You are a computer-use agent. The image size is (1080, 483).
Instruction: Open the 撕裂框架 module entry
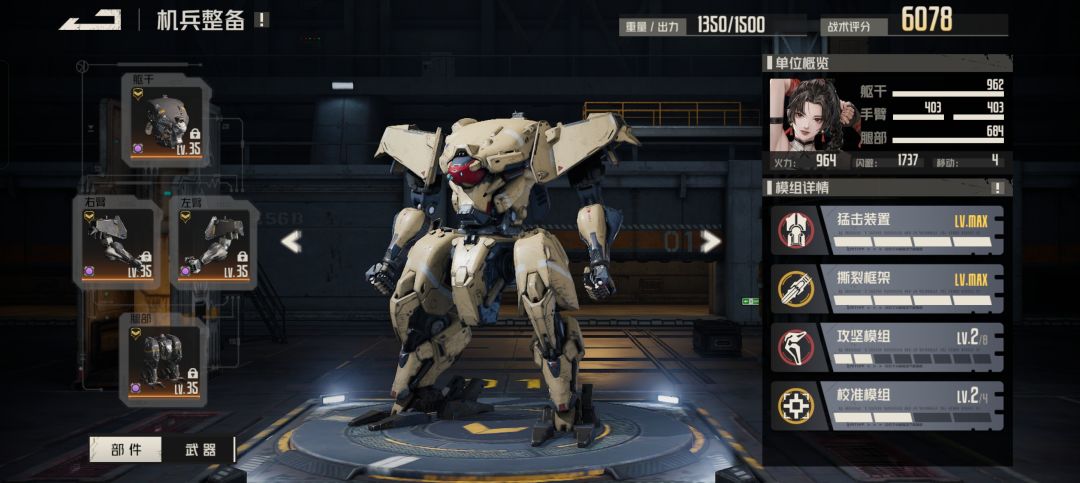point(885,288)
